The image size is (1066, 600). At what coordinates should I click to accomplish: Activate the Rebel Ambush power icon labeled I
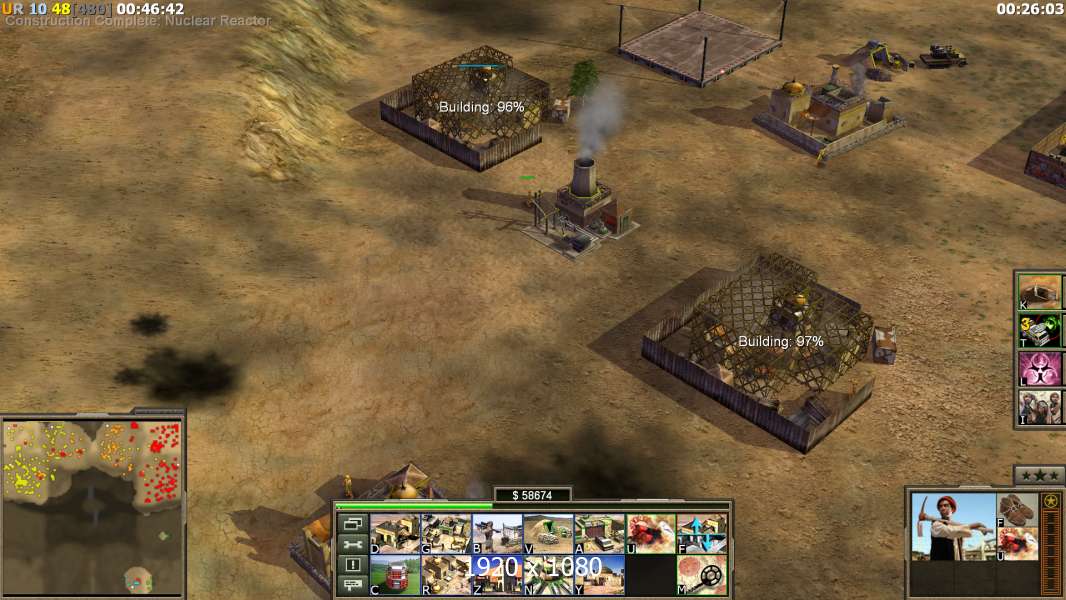pyautogui.click(x=1040, y=407)
